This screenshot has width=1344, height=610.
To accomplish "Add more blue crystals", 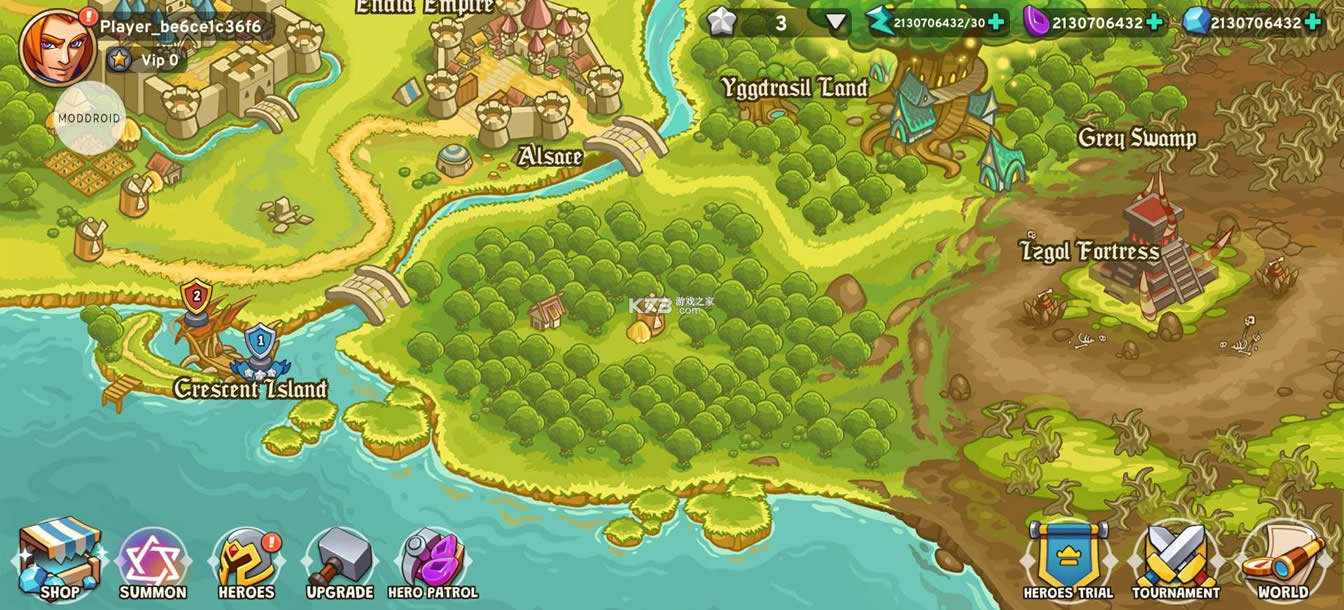I will (x=1312, y=22).
